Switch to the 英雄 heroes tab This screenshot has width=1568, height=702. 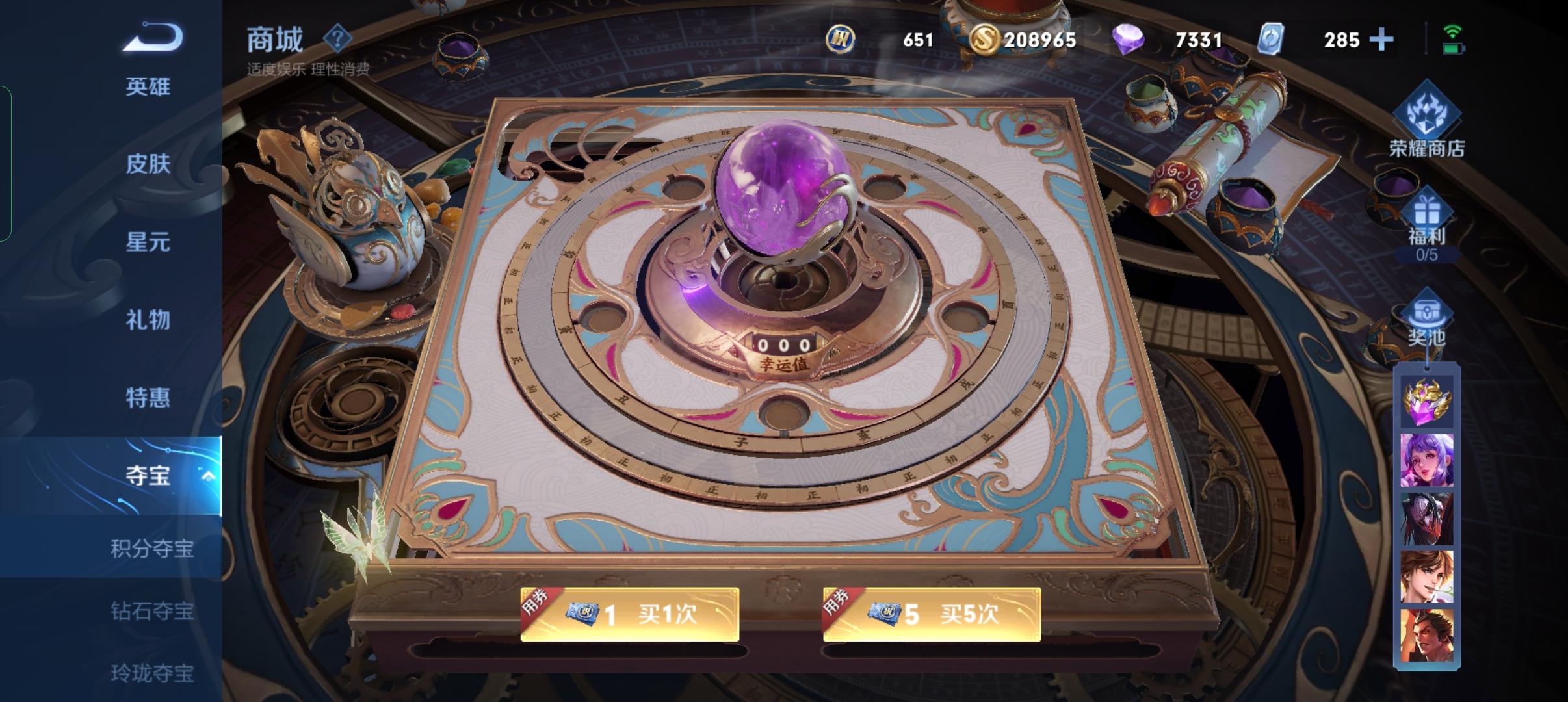(150, 86)
